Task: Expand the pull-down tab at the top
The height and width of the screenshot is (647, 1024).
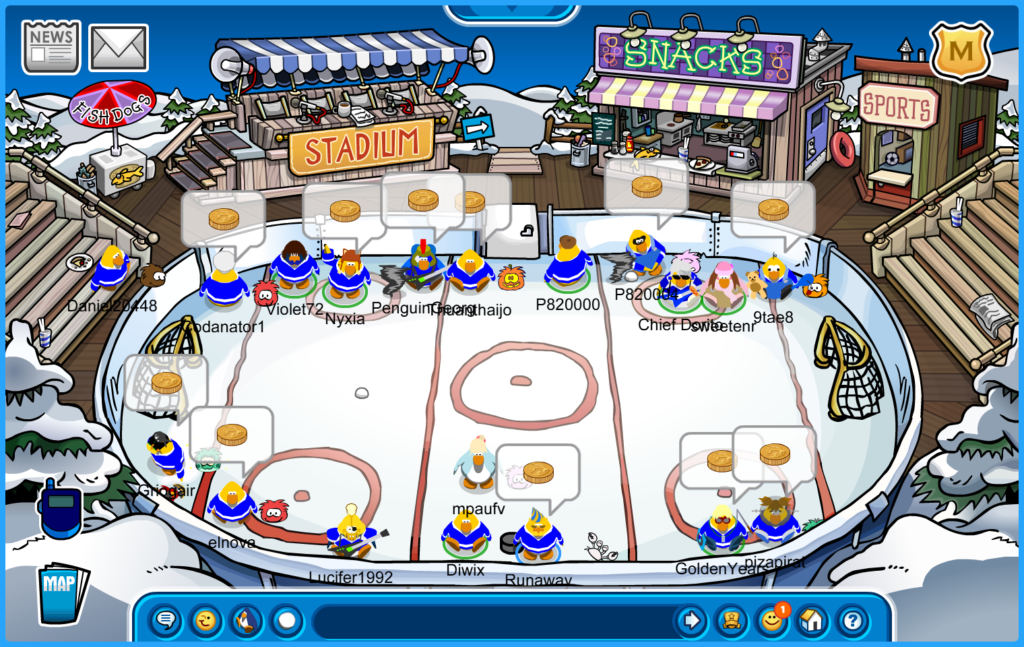Action: click(511, 12)
